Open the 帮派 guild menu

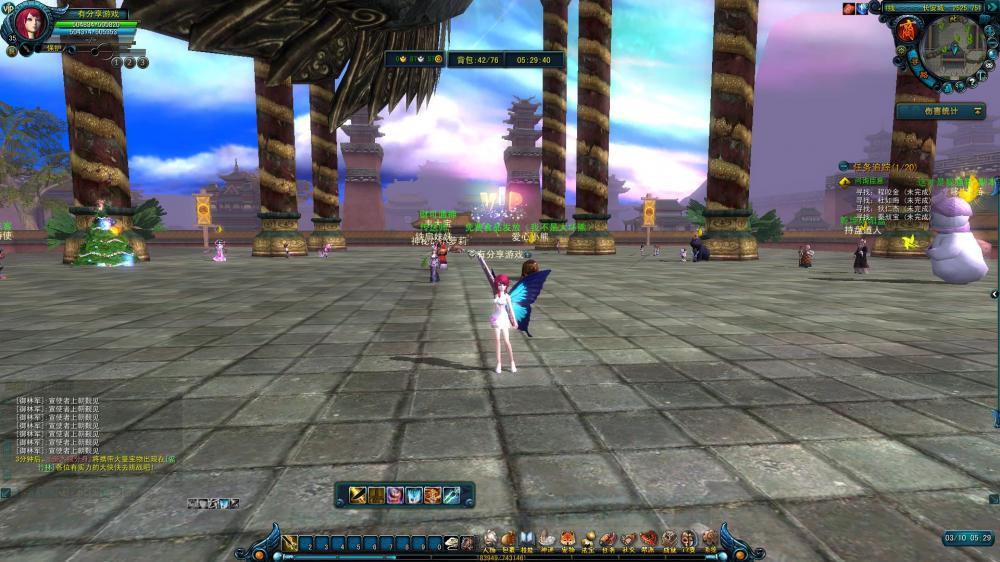(x=648, y=541)
